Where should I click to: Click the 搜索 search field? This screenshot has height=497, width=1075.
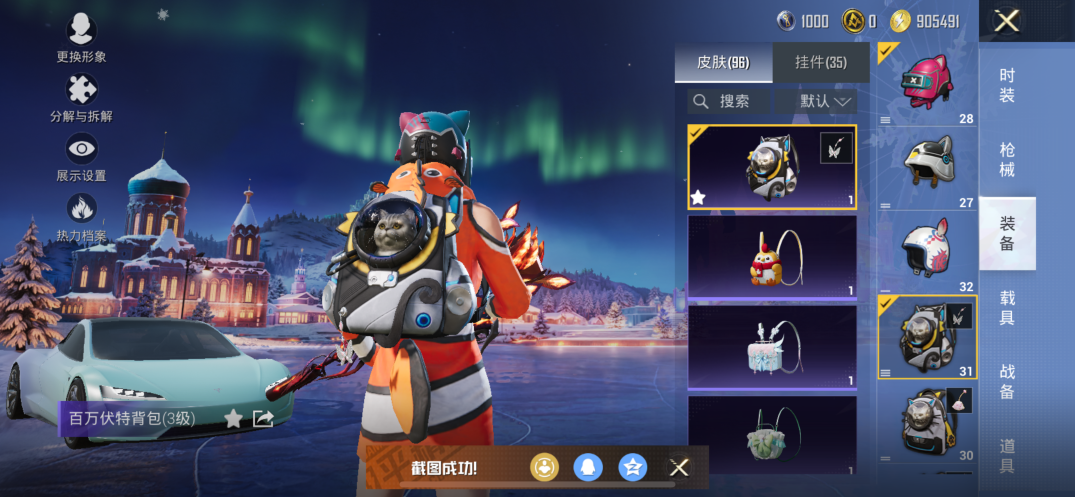729,101
